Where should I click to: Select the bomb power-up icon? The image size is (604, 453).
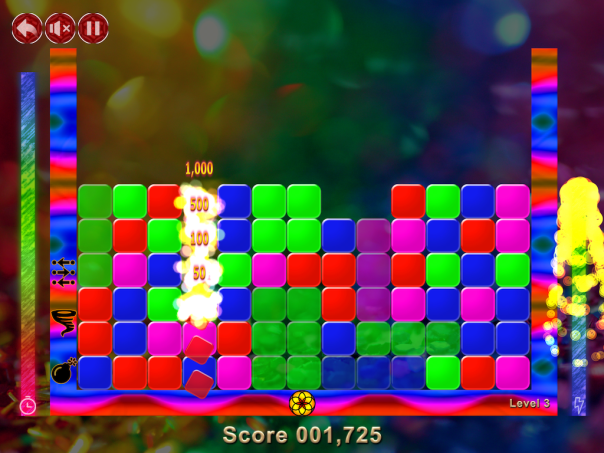pyautogui.click(x=64, y=371)
